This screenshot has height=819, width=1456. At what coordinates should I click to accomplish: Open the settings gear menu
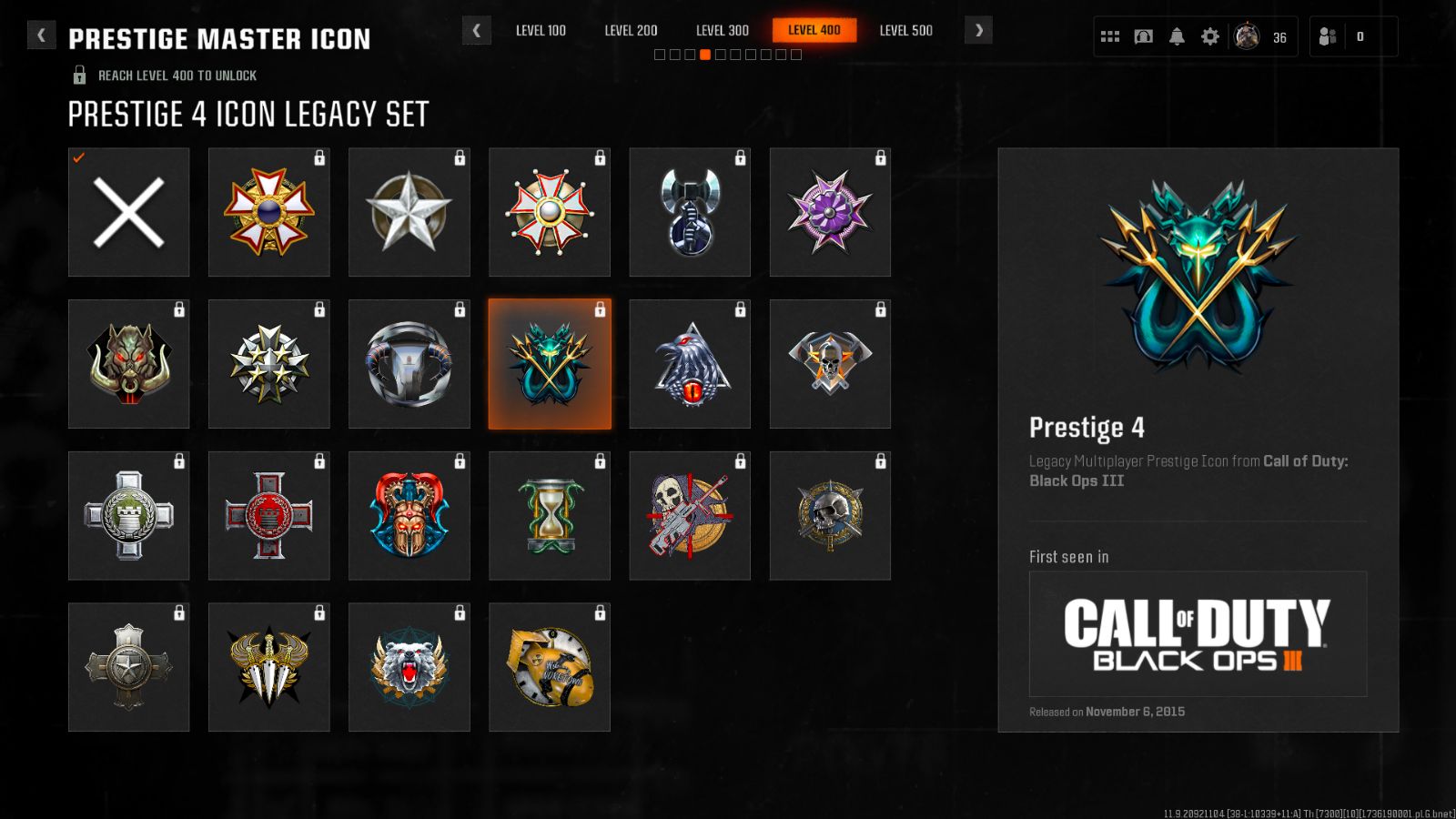(x=1210, y=35)
